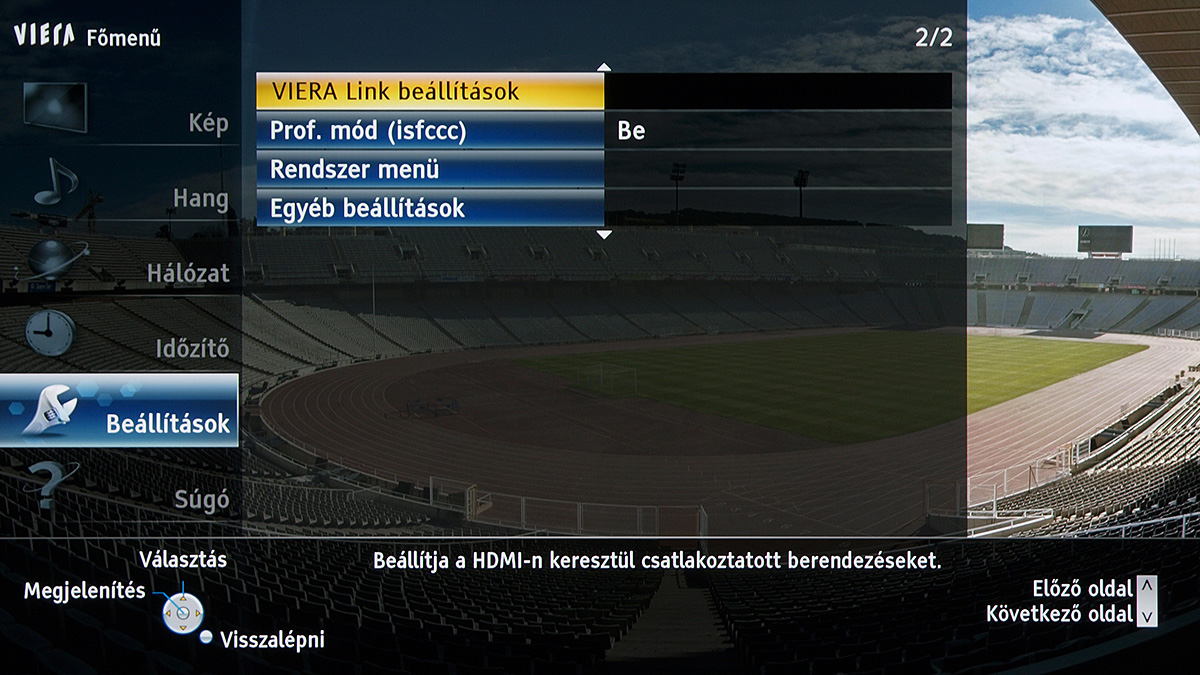
Task: Open the Rendszer menü entry
Action: pos(430,170)
